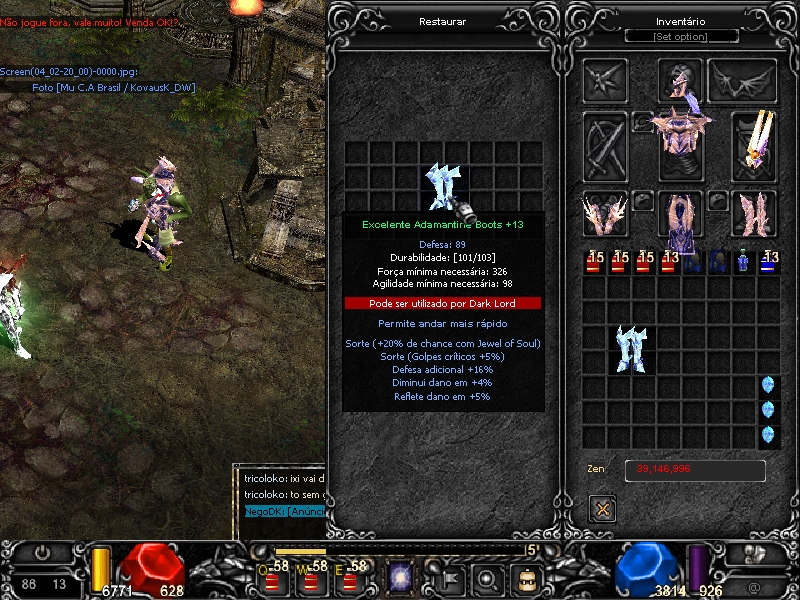The width and height of the screenshot is (800, 600).
Task: Pick the blue mana potion marked 13
Action: point(768,262)
